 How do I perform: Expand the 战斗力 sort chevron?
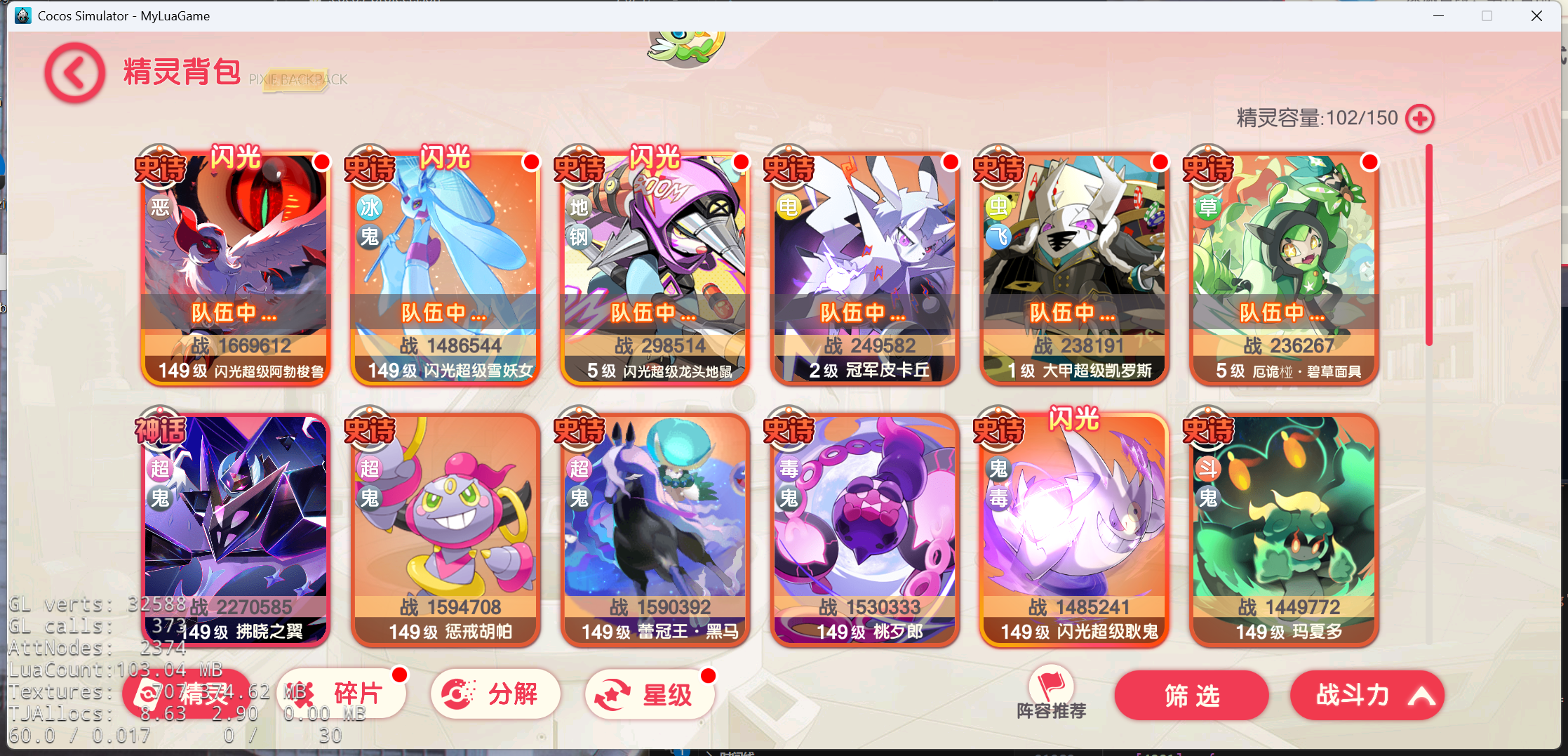tap(1424, 696)
